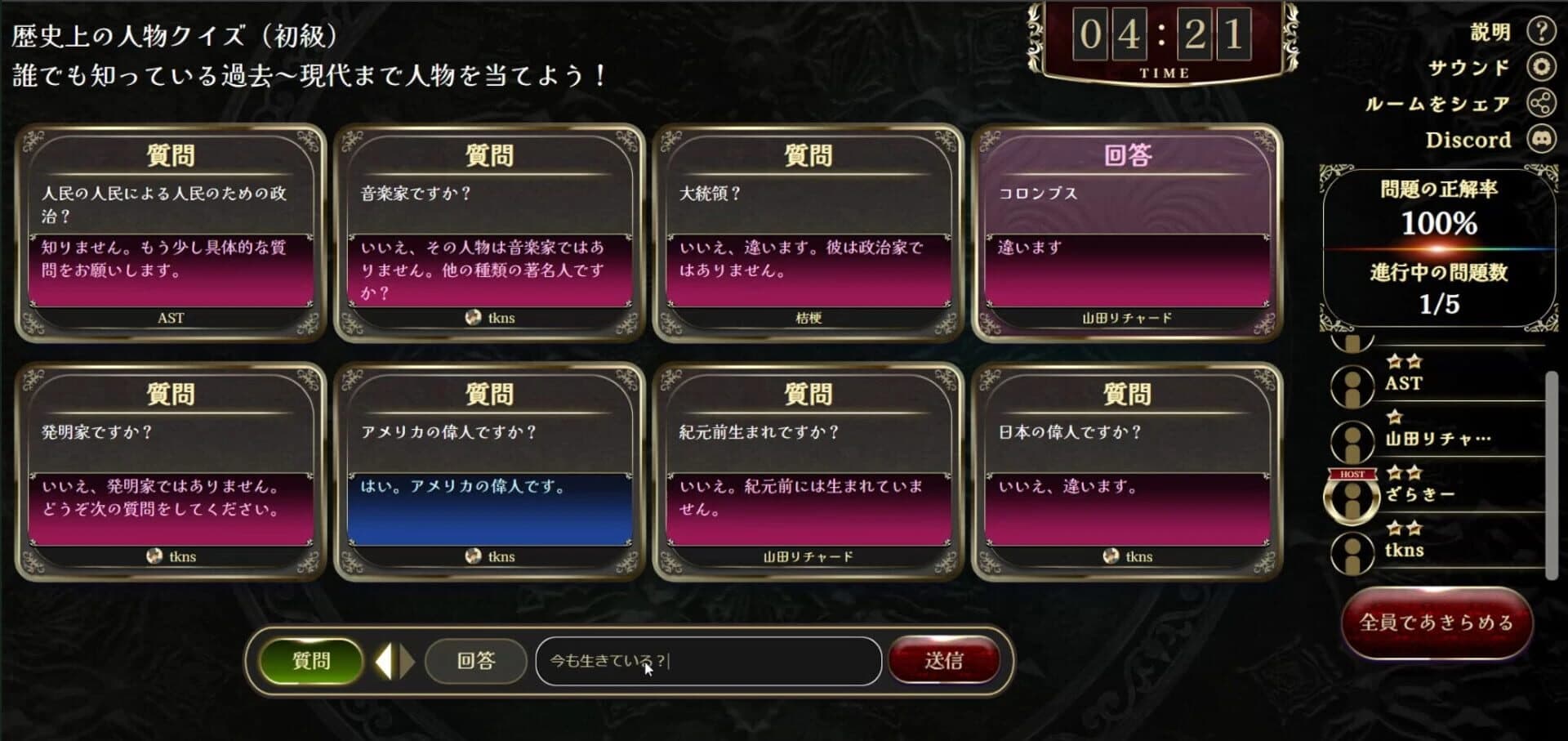Viewport: 1568px width, 741px height.
Task: Click ざらきー's host avatar
Action: tap(1352, 498)
